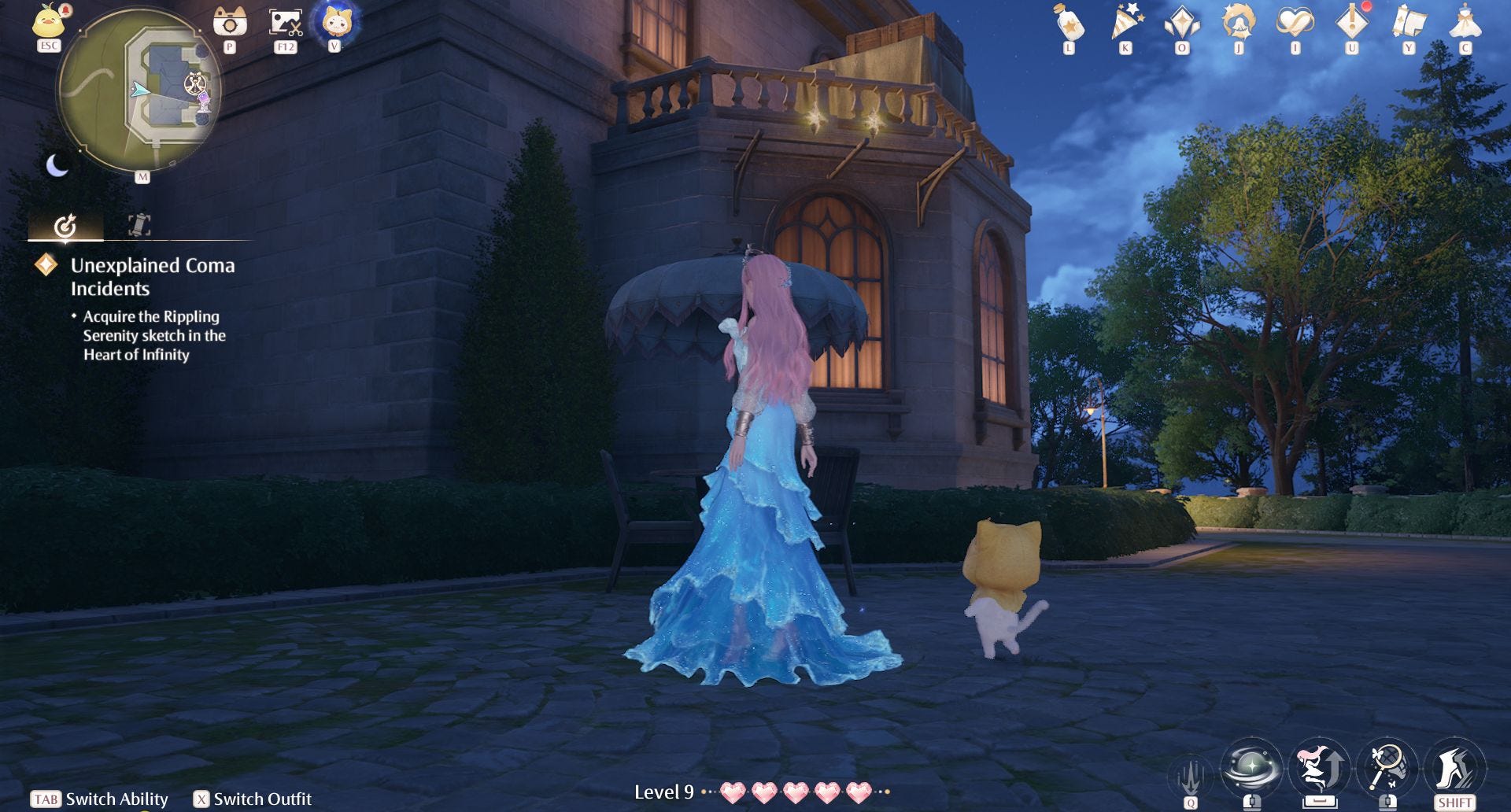The height and width of the screenshot is (812, 1511).
Task: Open the exclamation diamond icon with red dot
Action: pos(1352,23)
